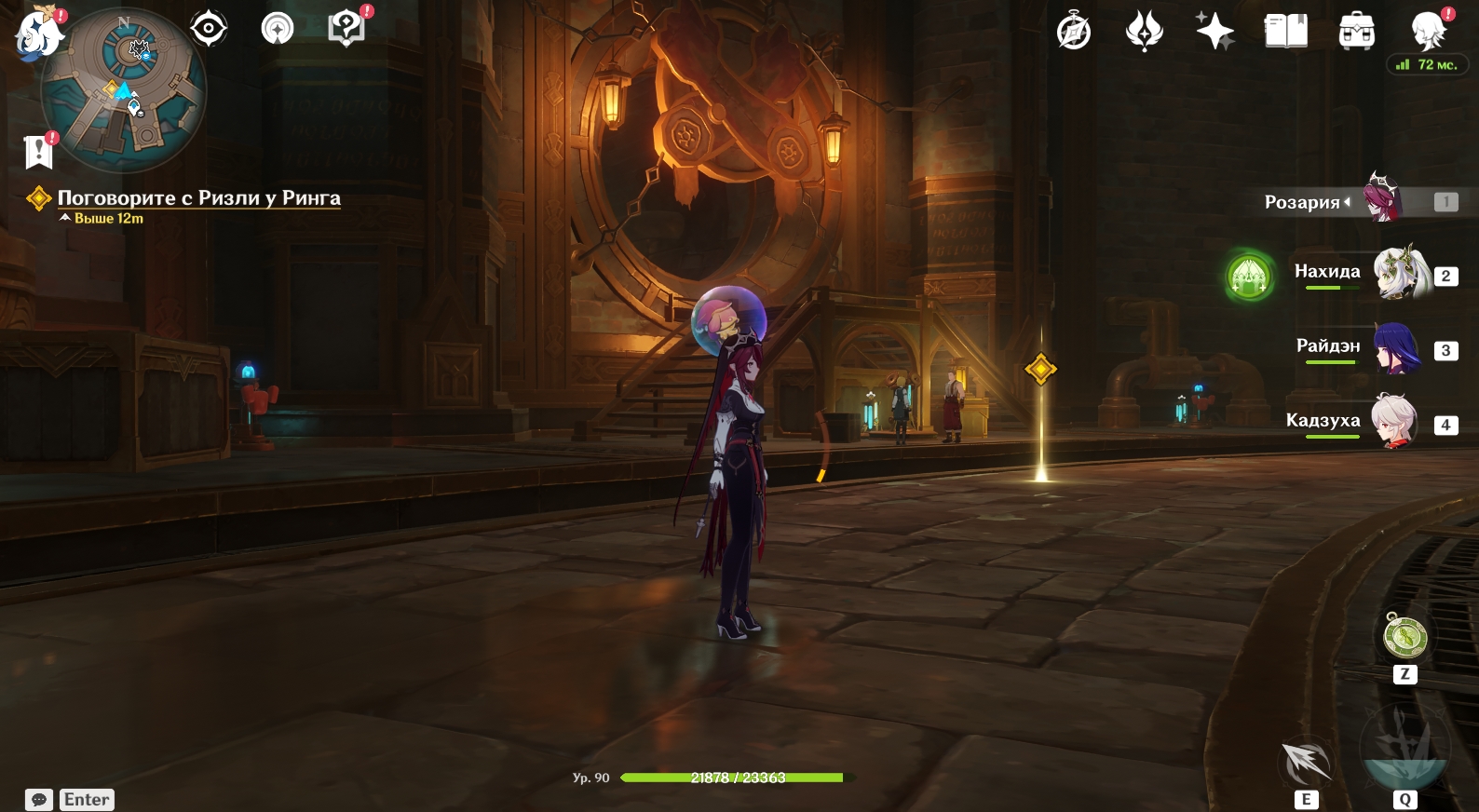This screenshot has width=1479, height=812.
Task: Select the quest tracker "Поговорите с Ризли у Ринга"
Action: pos(198,198)
